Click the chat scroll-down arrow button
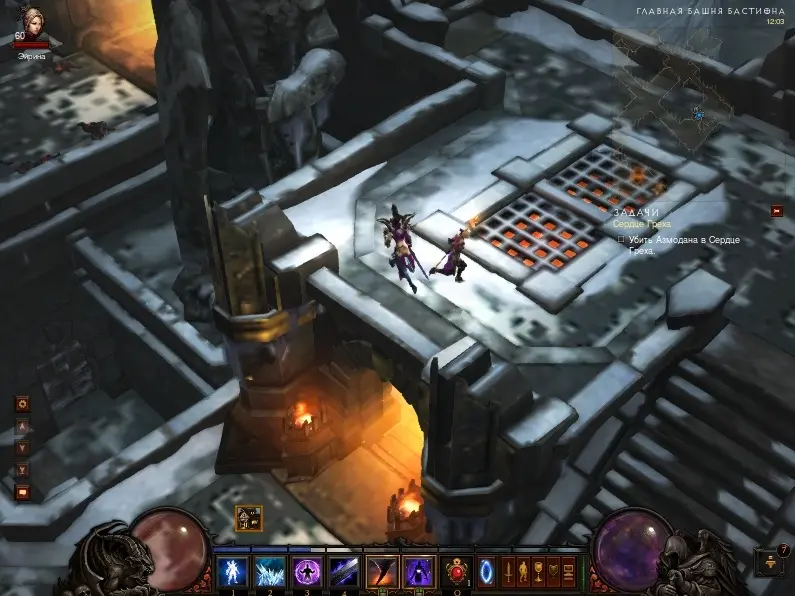This screenshot has width=795, height=596. coord(23,448)
